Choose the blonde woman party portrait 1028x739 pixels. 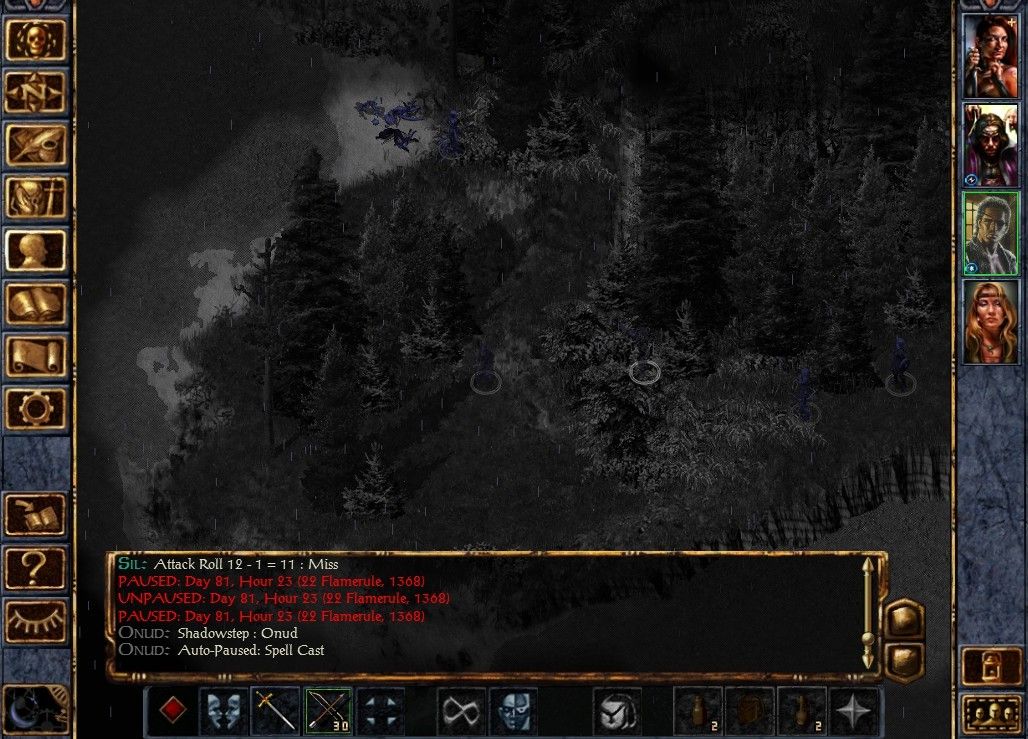pyautogui.click(x=990, y=322)
